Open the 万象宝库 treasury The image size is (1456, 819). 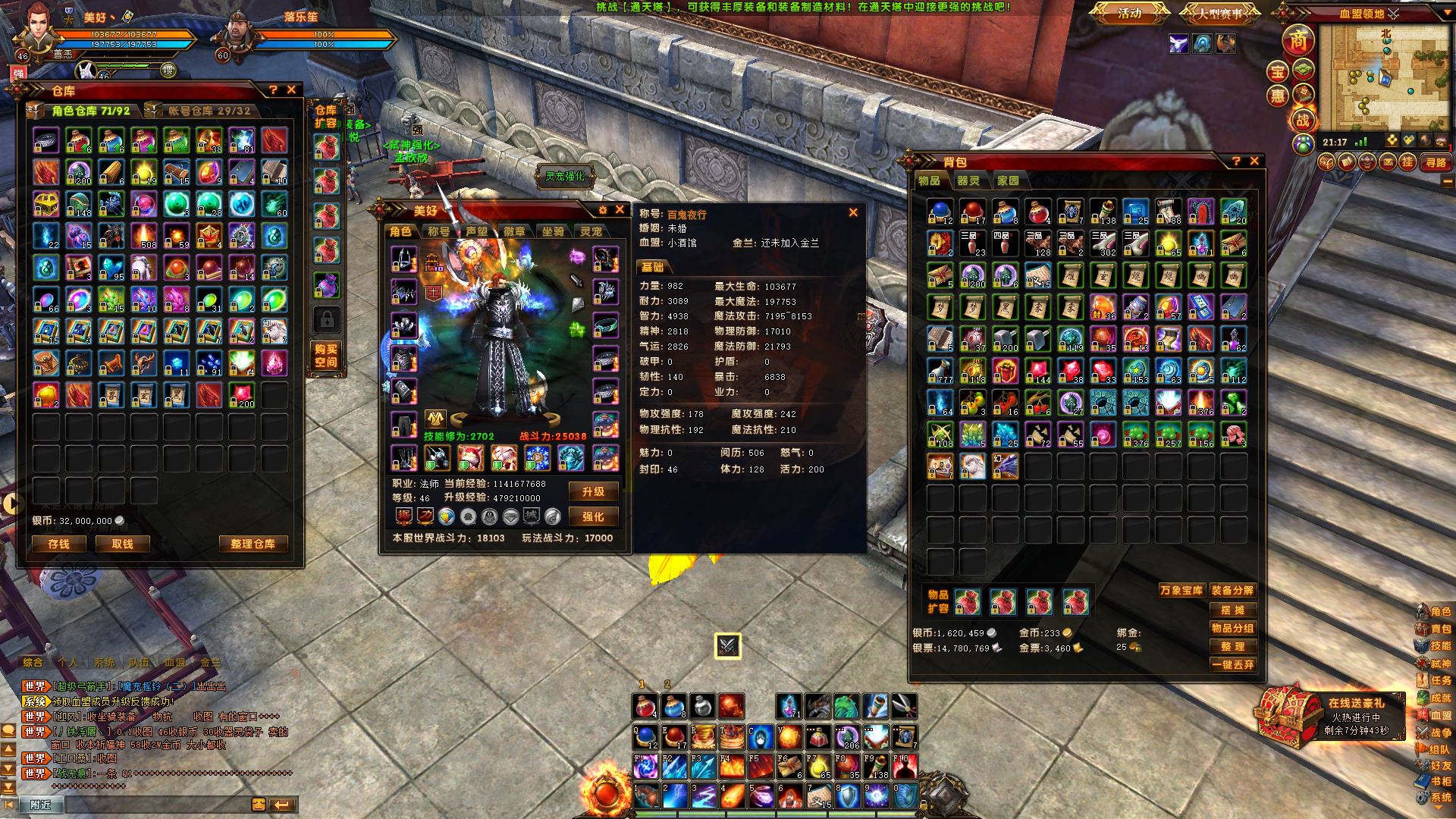(x=1181, y=590)
